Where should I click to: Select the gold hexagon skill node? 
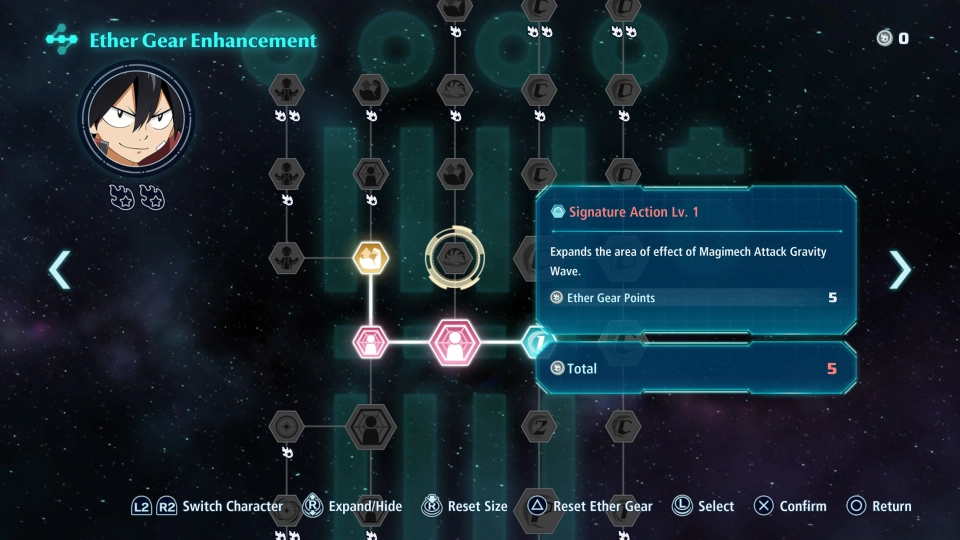coord(371,258)
